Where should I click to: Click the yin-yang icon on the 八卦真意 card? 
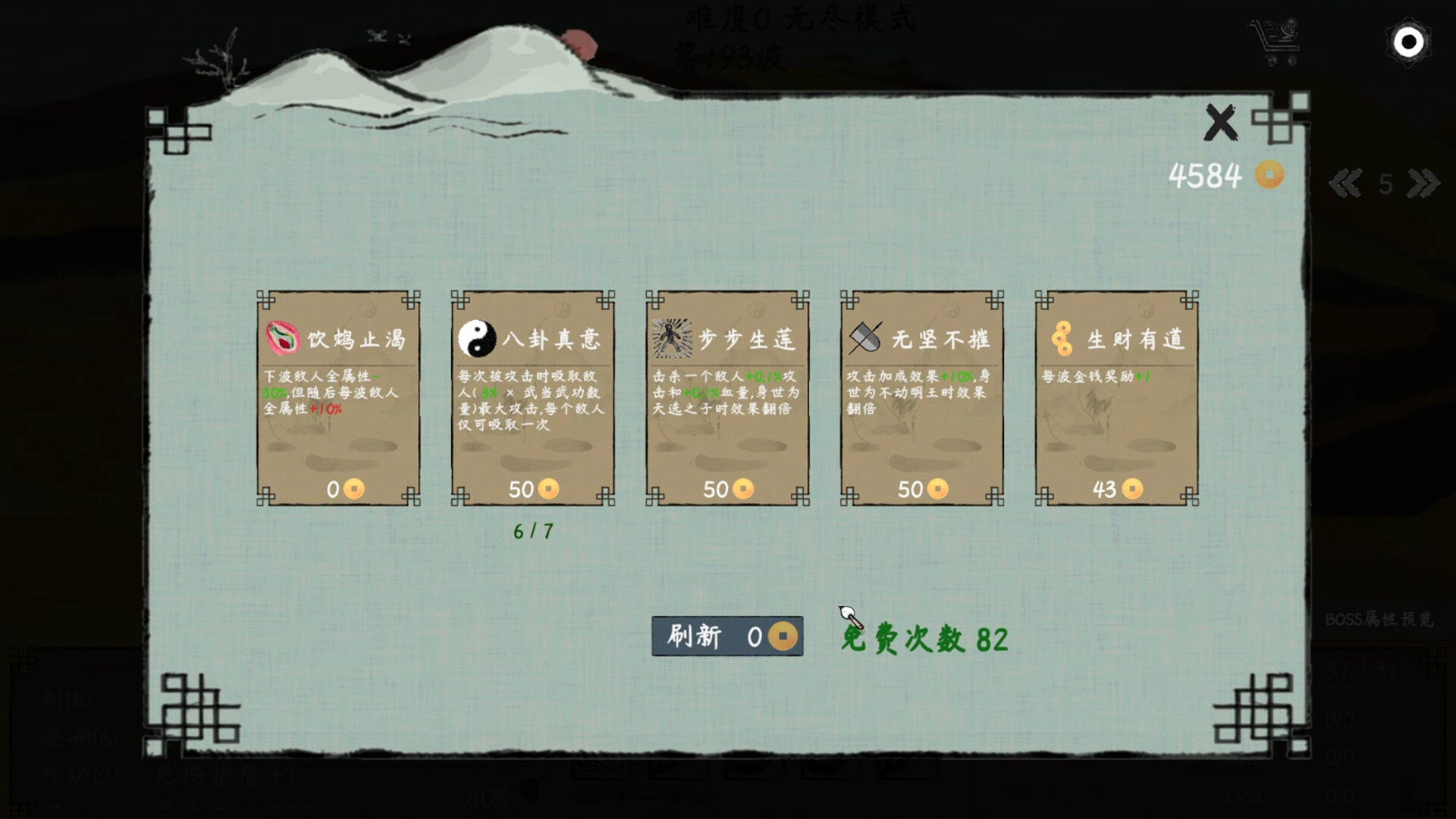pos(476,340)
